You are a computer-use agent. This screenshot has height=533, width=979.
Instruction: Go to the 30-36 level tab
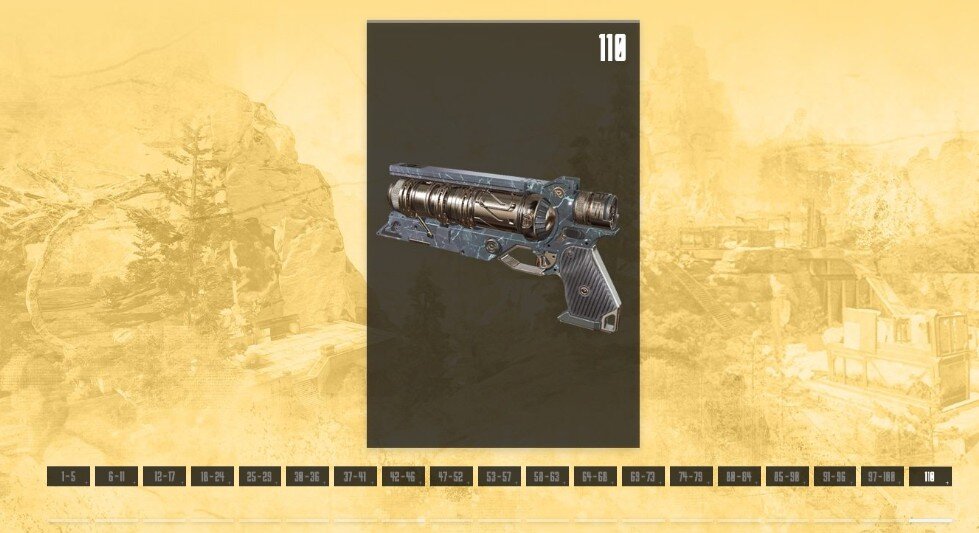click(308, 477)
